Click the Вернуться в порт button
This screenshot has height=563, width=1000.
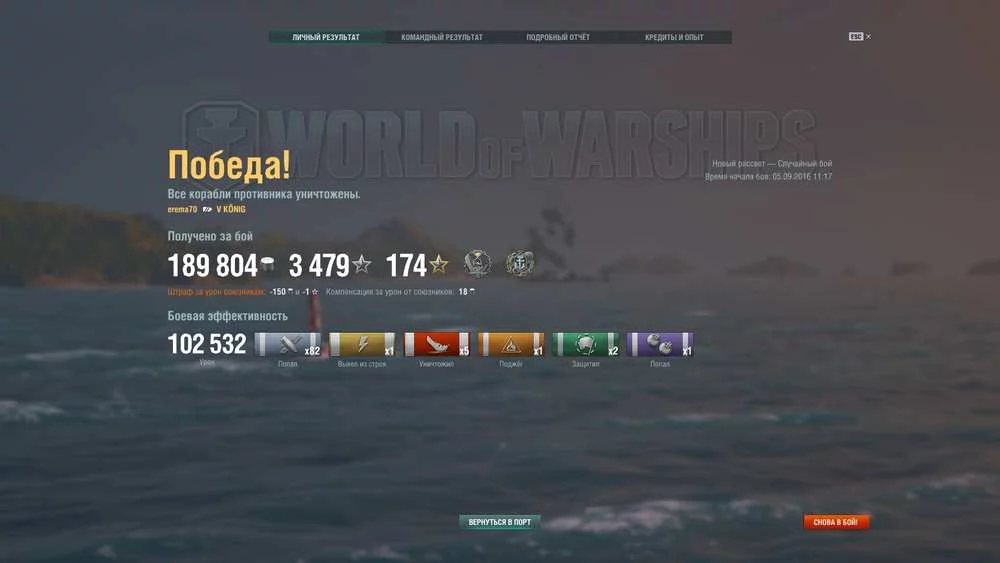pyautogui.click(x=500, y=522)
